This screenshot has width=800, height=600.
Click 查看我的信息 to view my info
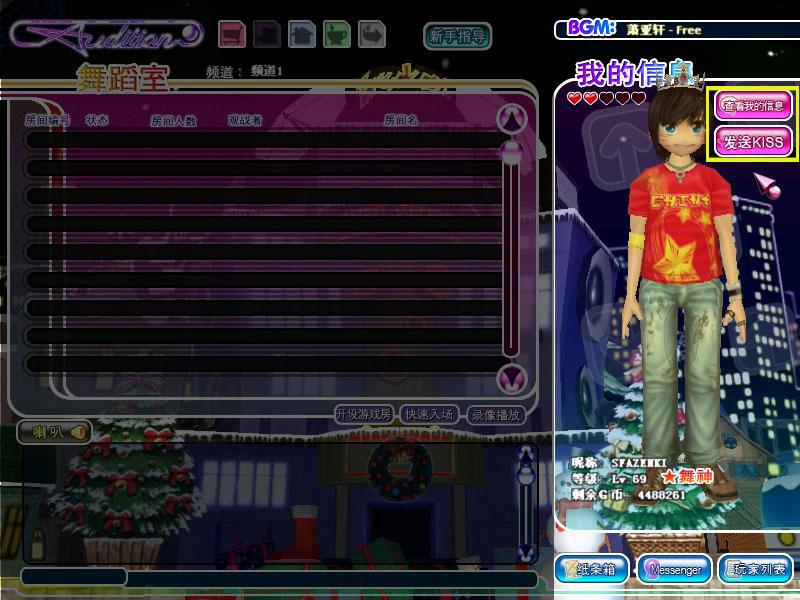753,105
